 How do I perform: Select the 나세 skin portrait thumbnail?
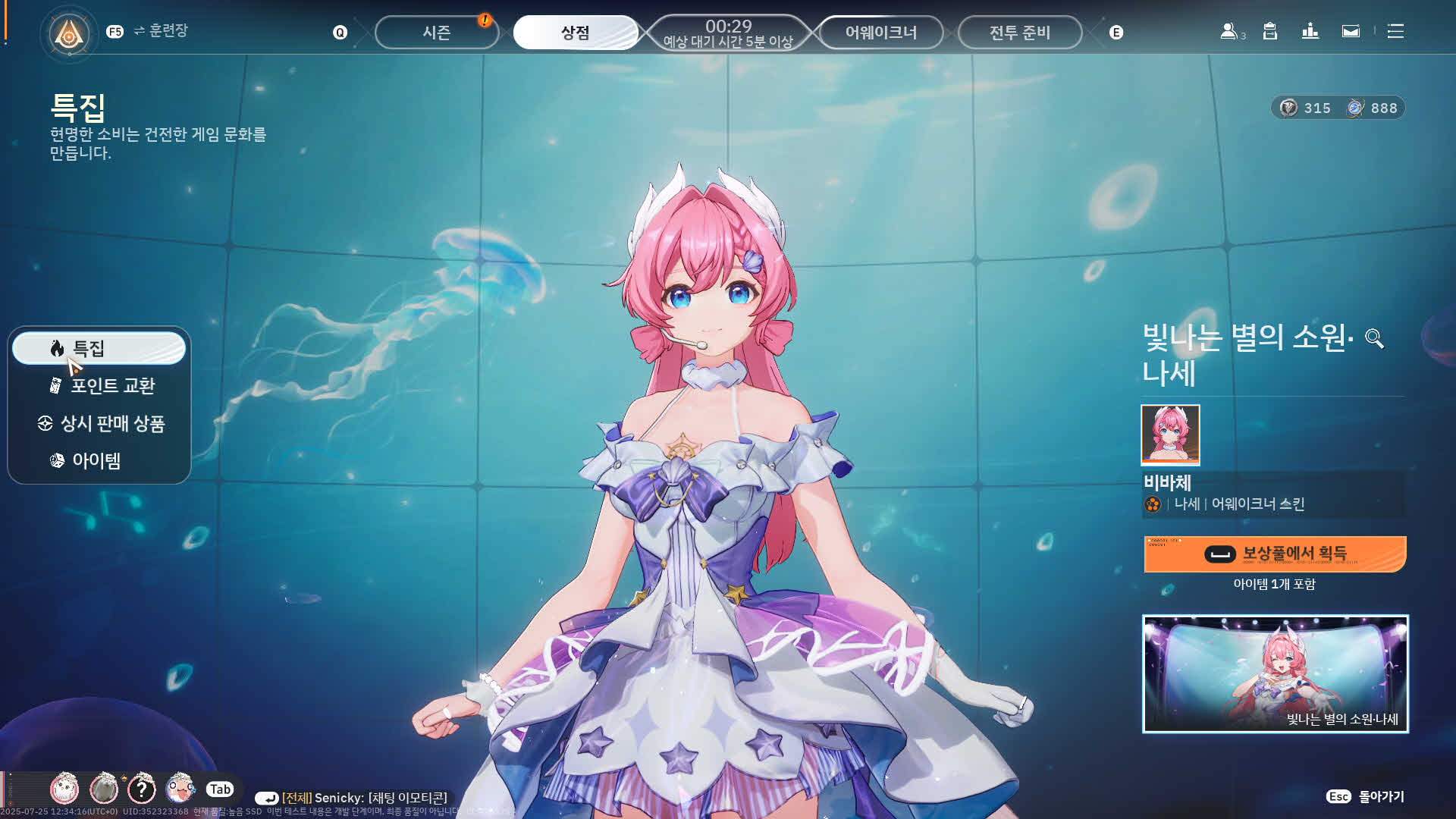point(1170,435)
